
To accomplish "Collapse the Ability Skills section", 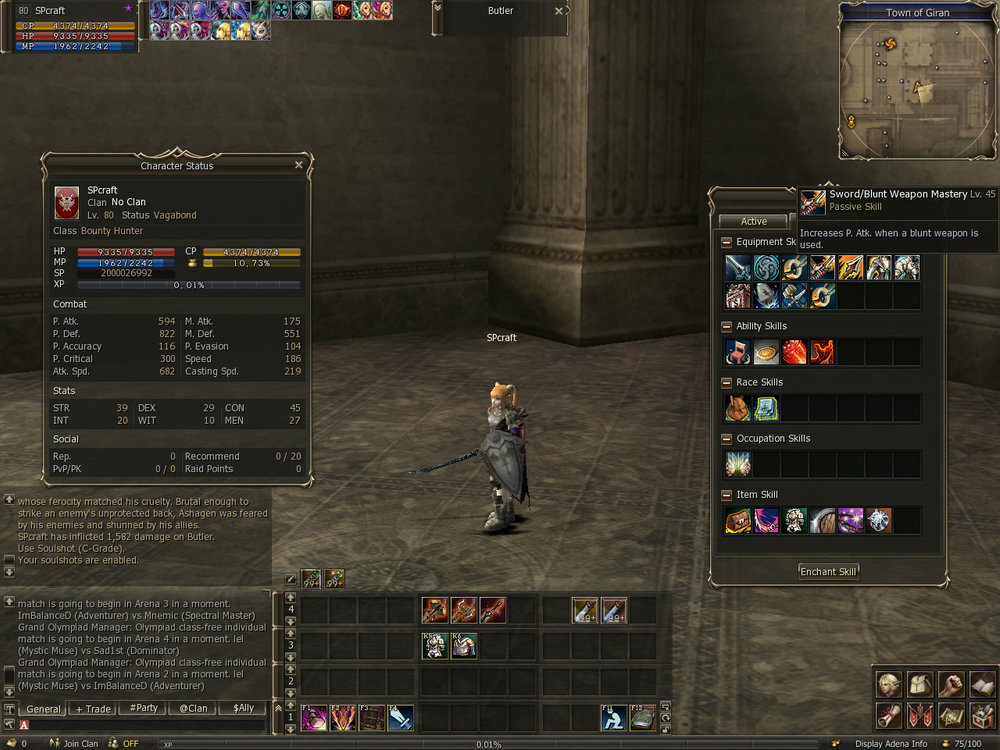I will (x=727, y=326).
